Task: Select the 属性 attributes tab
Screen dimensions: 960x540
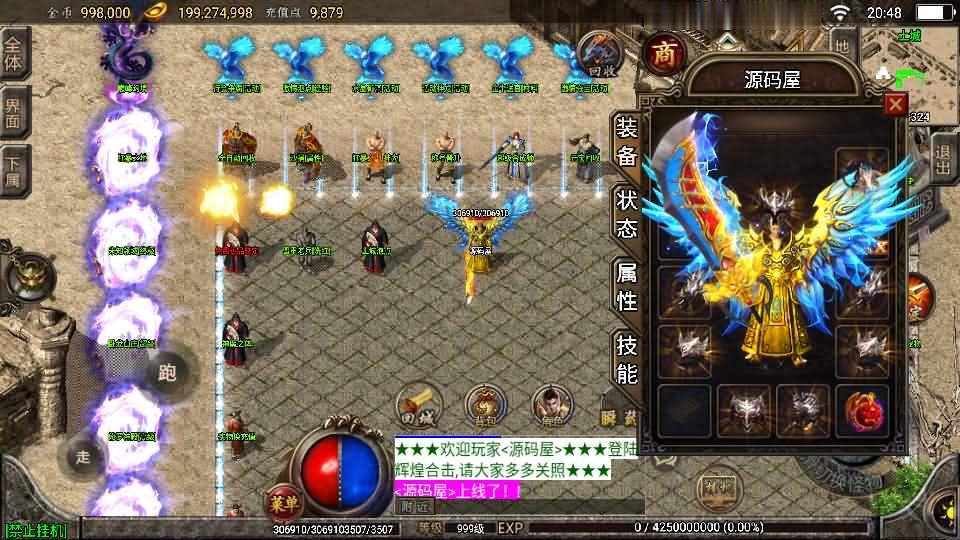Action: click(627, 286)
